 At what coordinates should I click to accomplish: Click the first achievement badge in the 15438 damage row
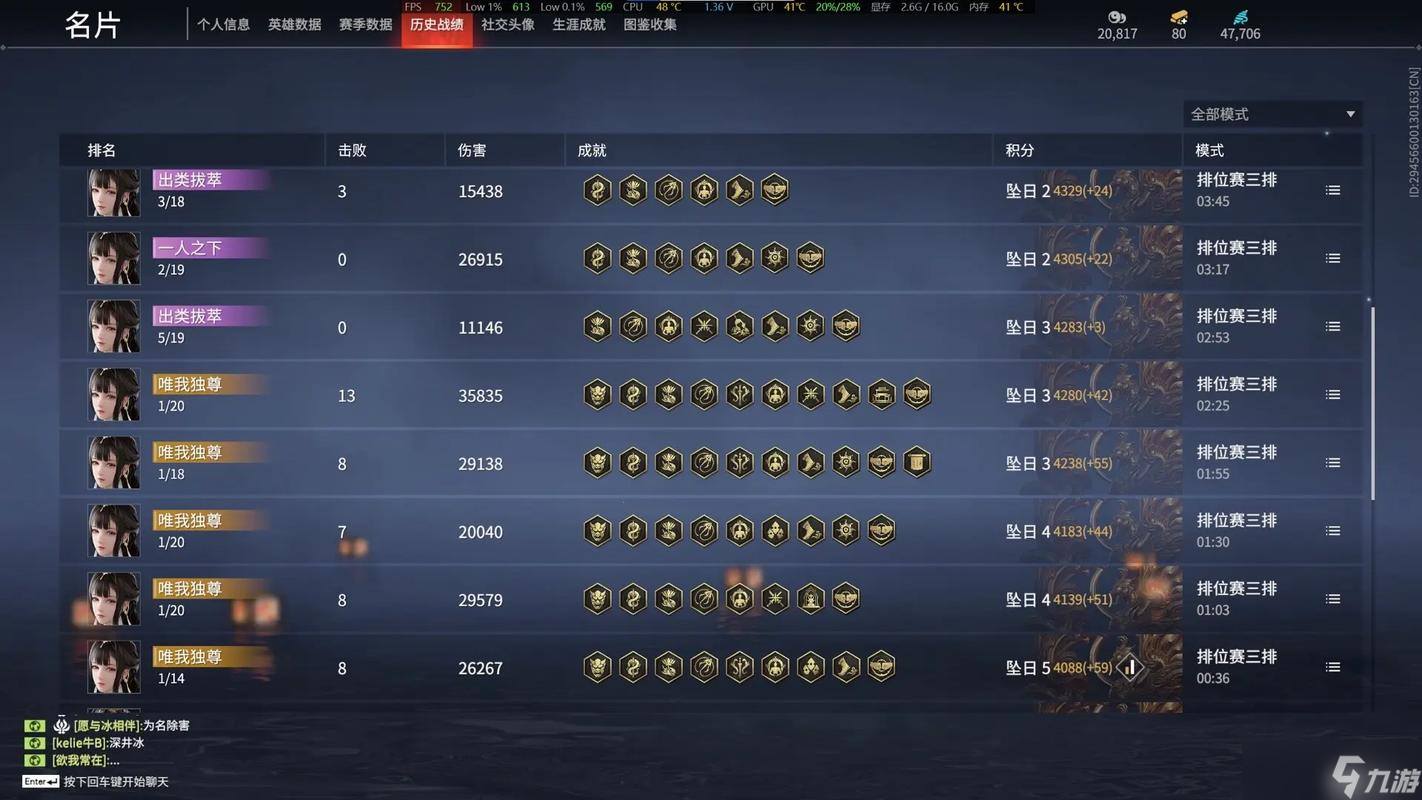(597, 190)
